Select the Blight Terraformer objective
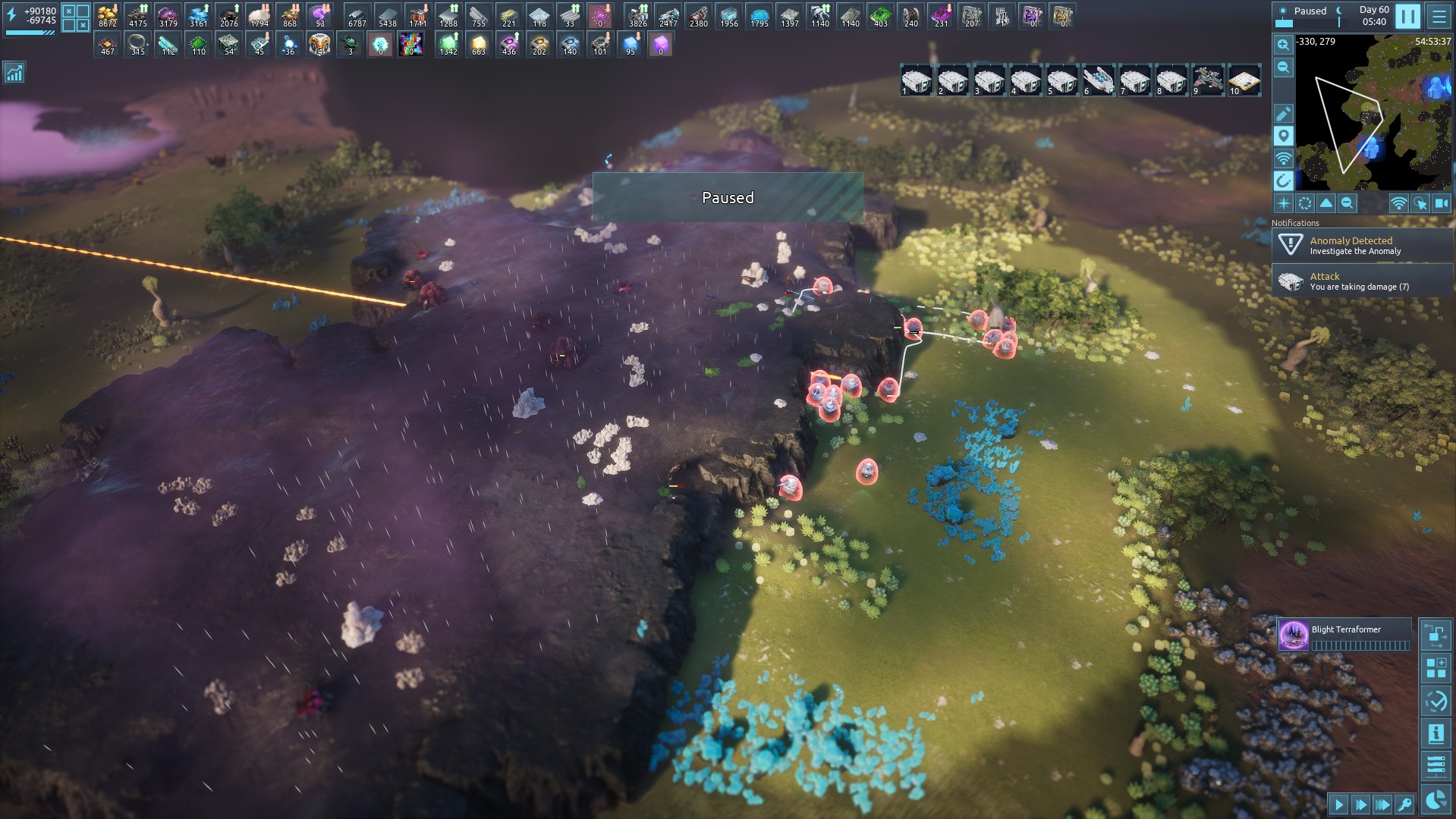The width and height of the screenshot is (1456, 819). [1344, 635]
